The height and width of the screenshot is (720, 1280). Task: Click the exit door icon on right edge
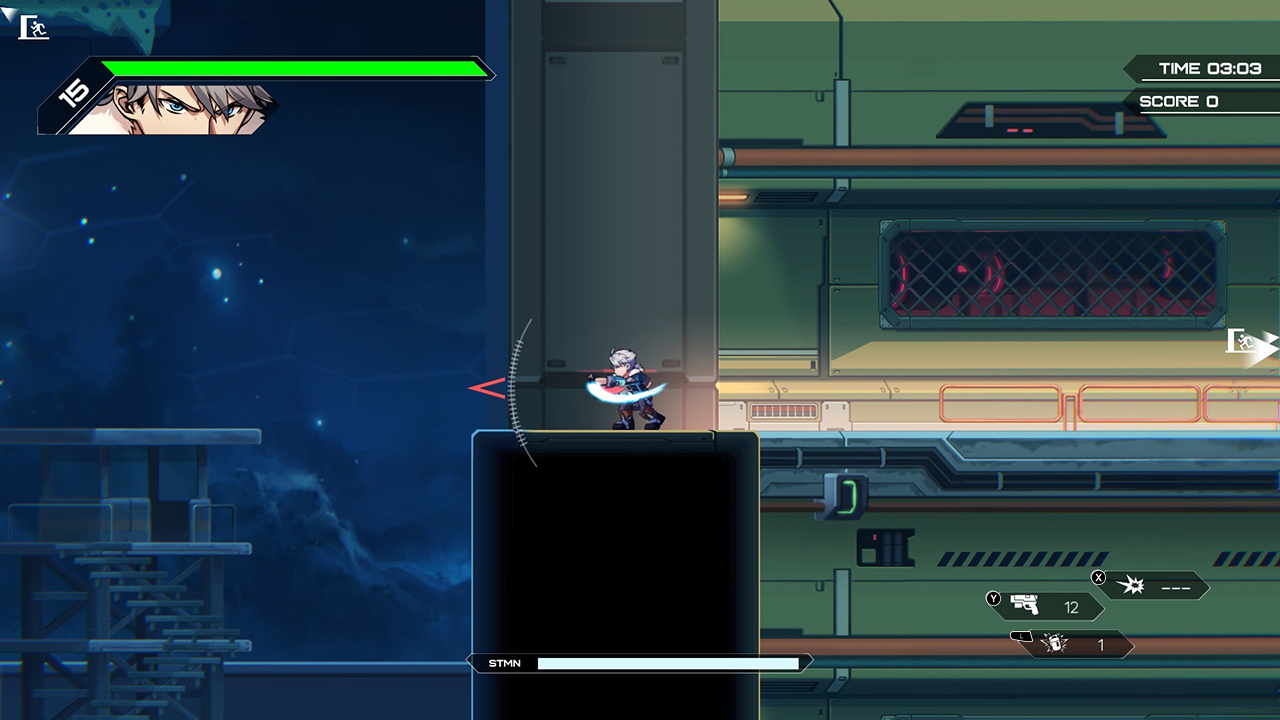(1243, 343)
